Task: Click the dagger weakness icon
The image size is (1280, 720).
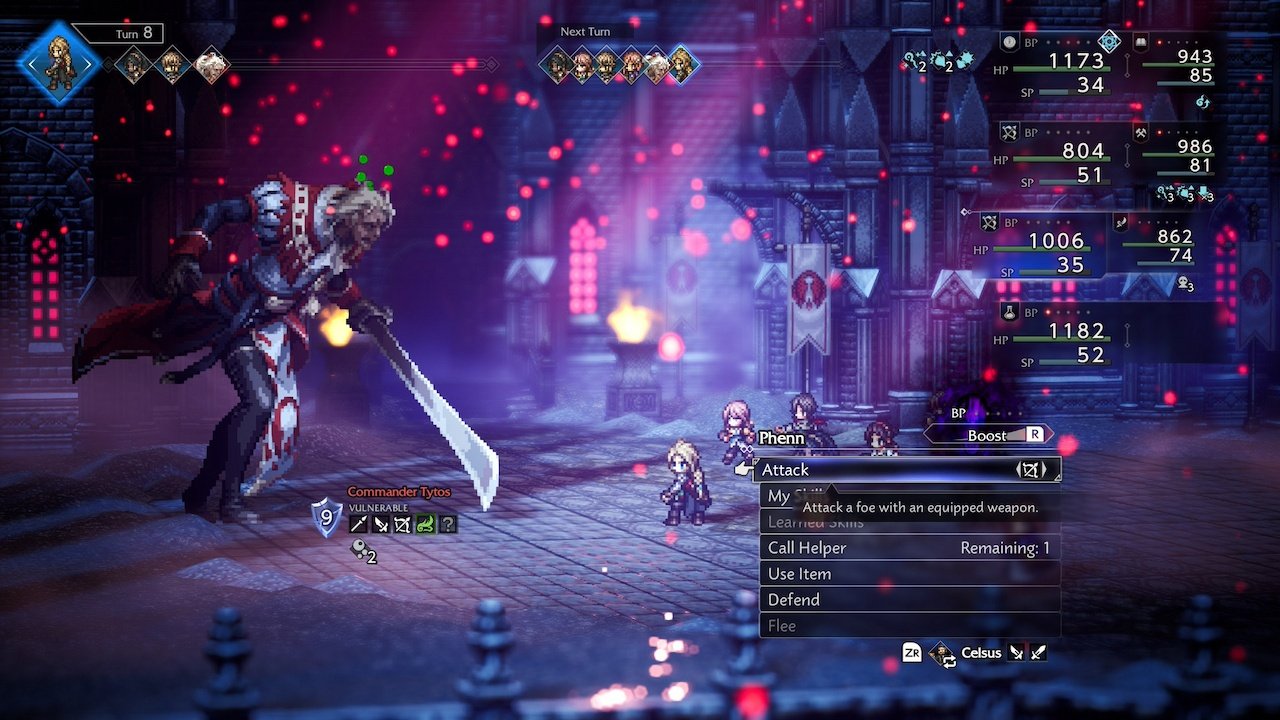Action: click(x=380, y=523)
